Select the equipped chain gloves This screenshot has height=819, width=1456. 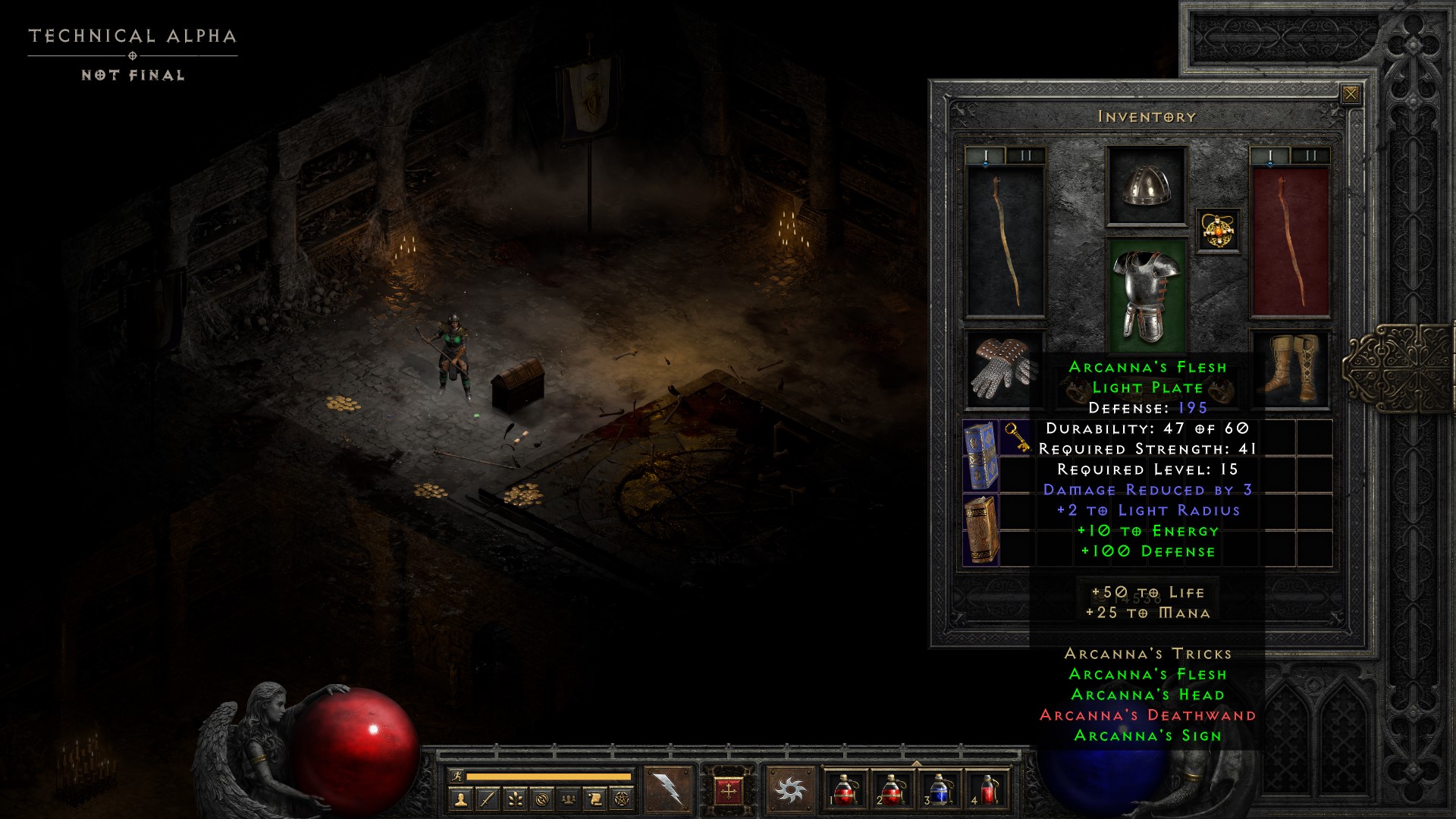pos(1004,369)
